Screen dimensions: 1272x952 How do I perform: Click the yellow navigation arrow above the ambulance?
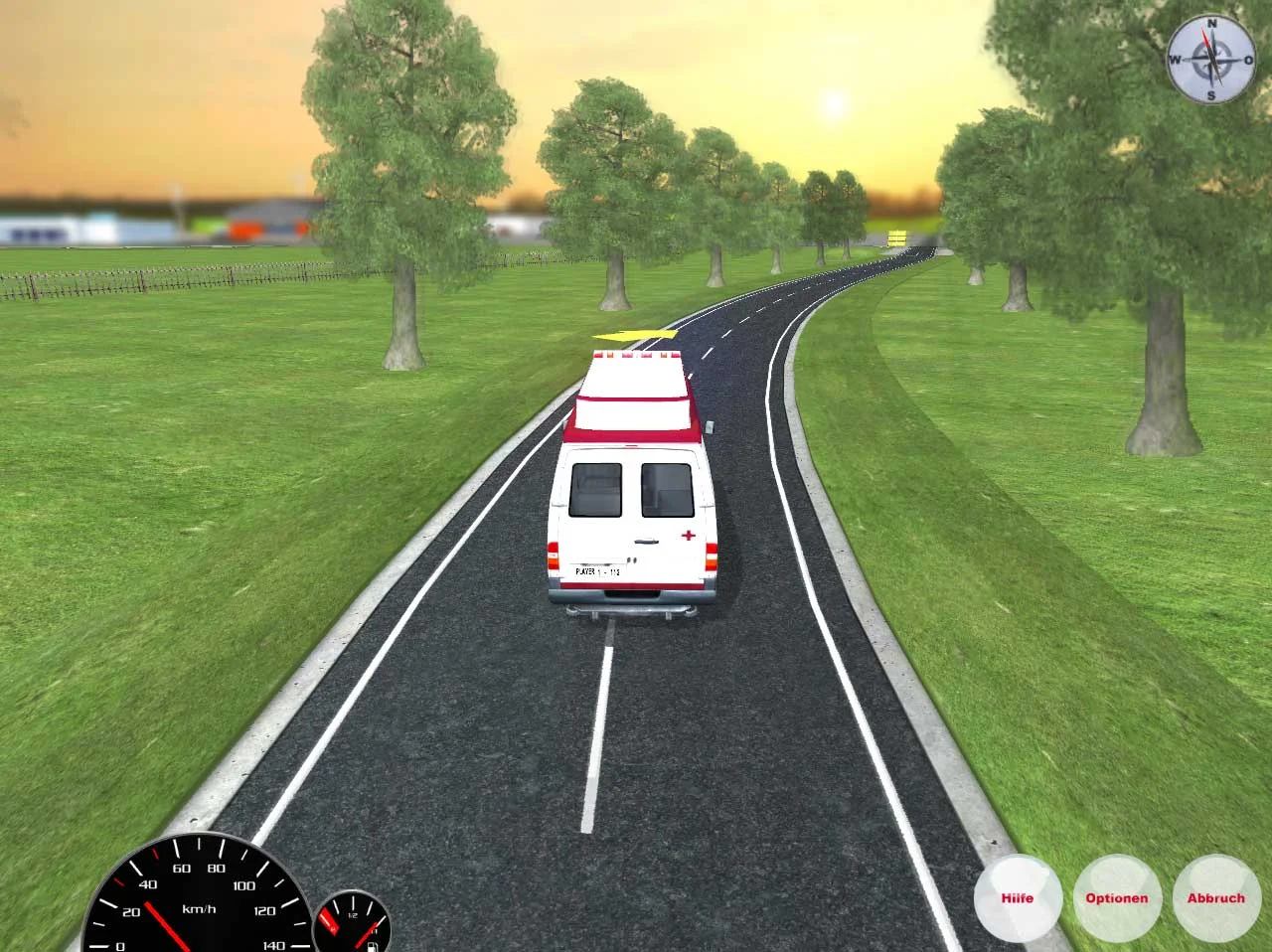pyautogui.click(x=633, y=337)
